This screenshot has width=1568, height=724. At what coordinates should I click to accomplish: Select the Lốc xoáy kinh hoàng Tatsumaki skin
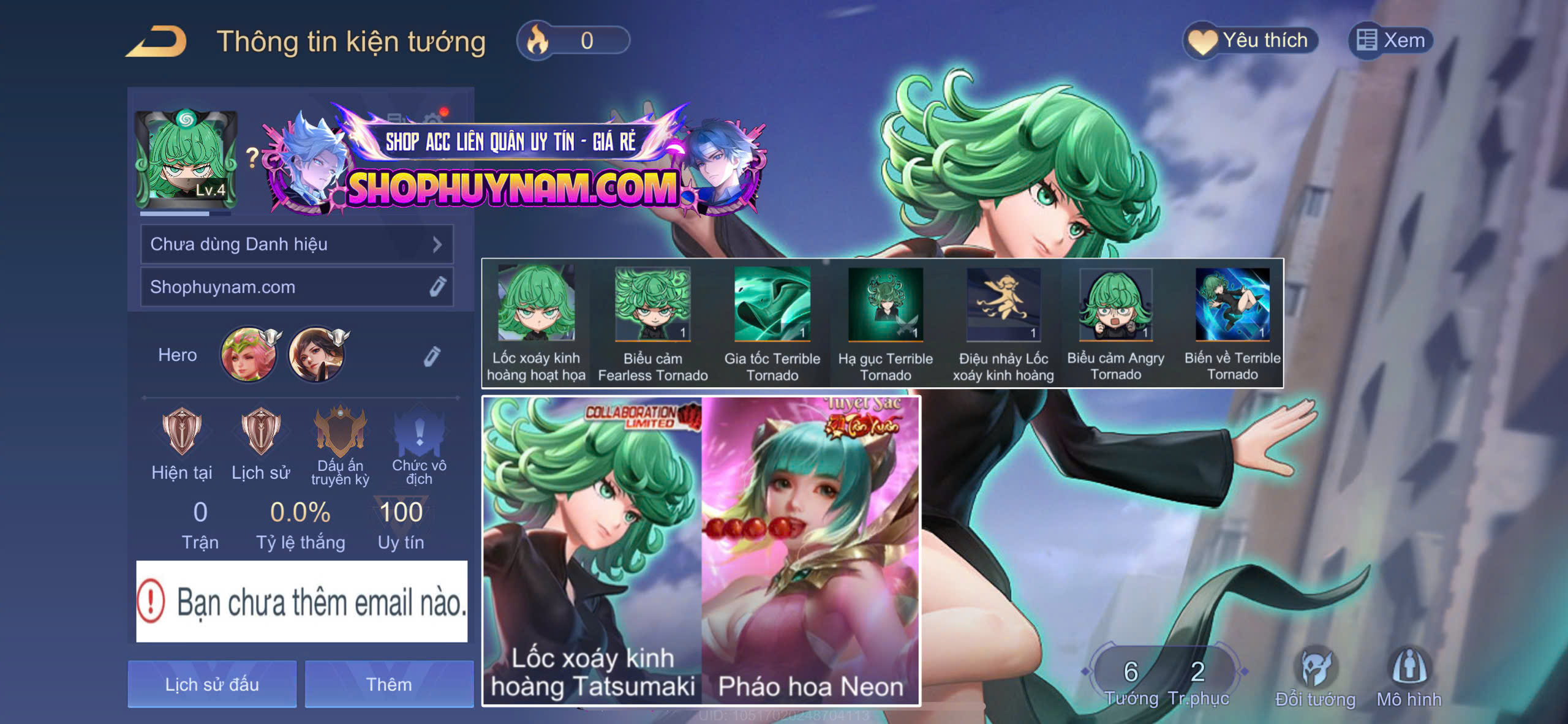592,550
